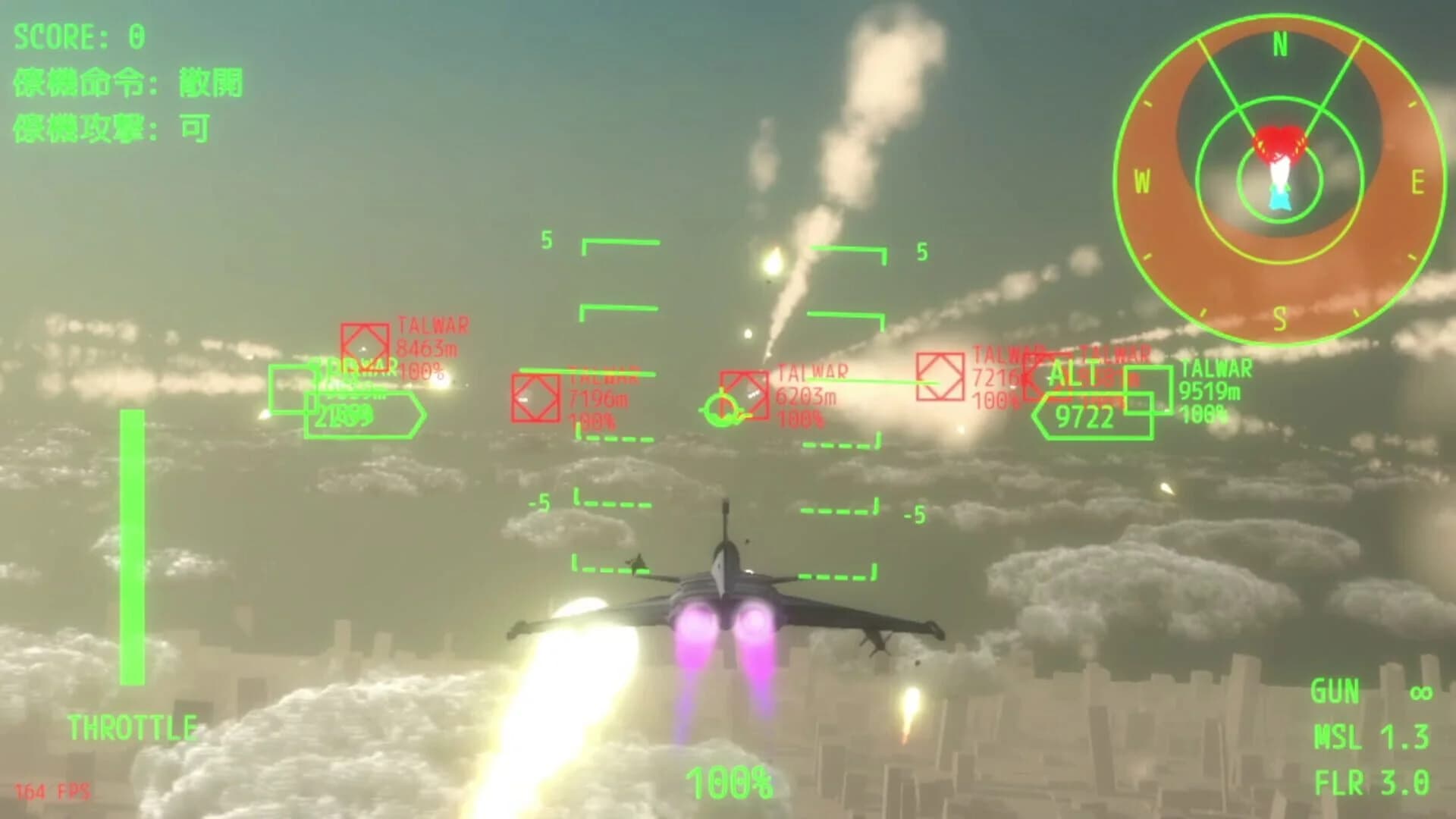The width and height of the screenshot is (1456, 819).
Task: Click the red enemy cluster on the radar
Action: click(1279, 144)
